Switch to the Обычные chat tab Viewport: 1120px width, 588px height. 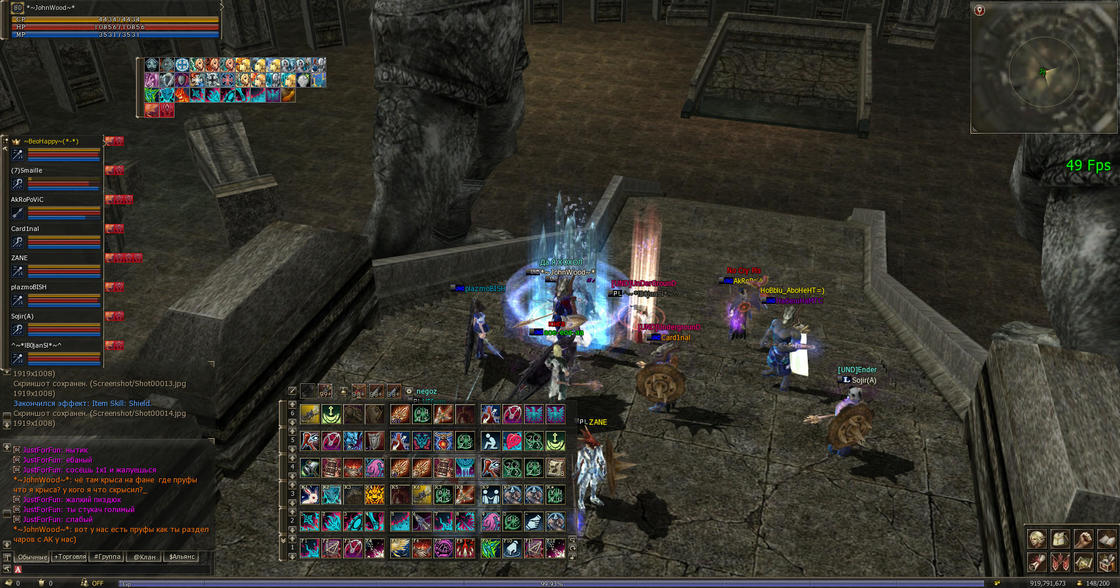(33, 556)
